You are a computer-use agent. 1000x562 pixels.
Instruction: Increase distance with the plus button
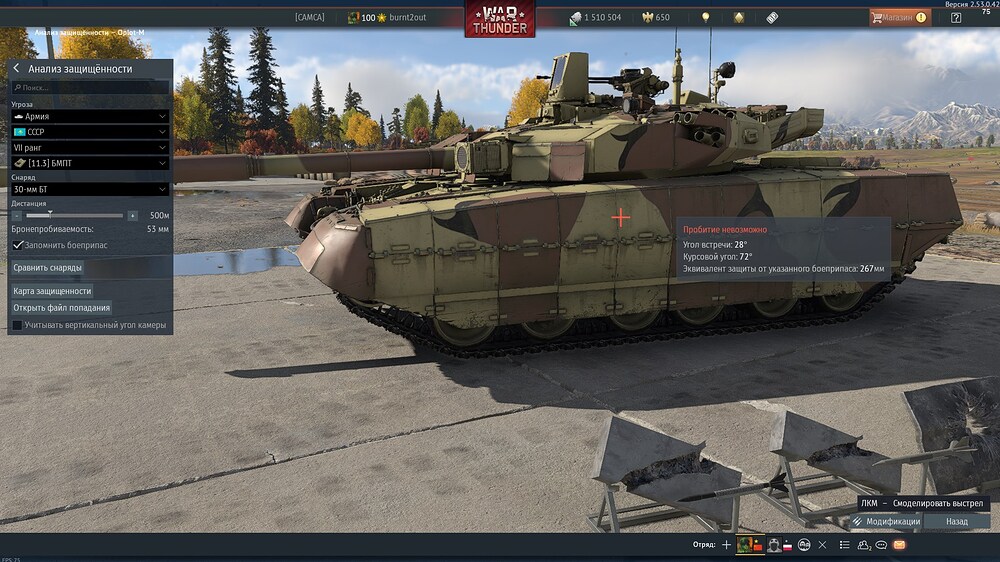click(132, 215)
